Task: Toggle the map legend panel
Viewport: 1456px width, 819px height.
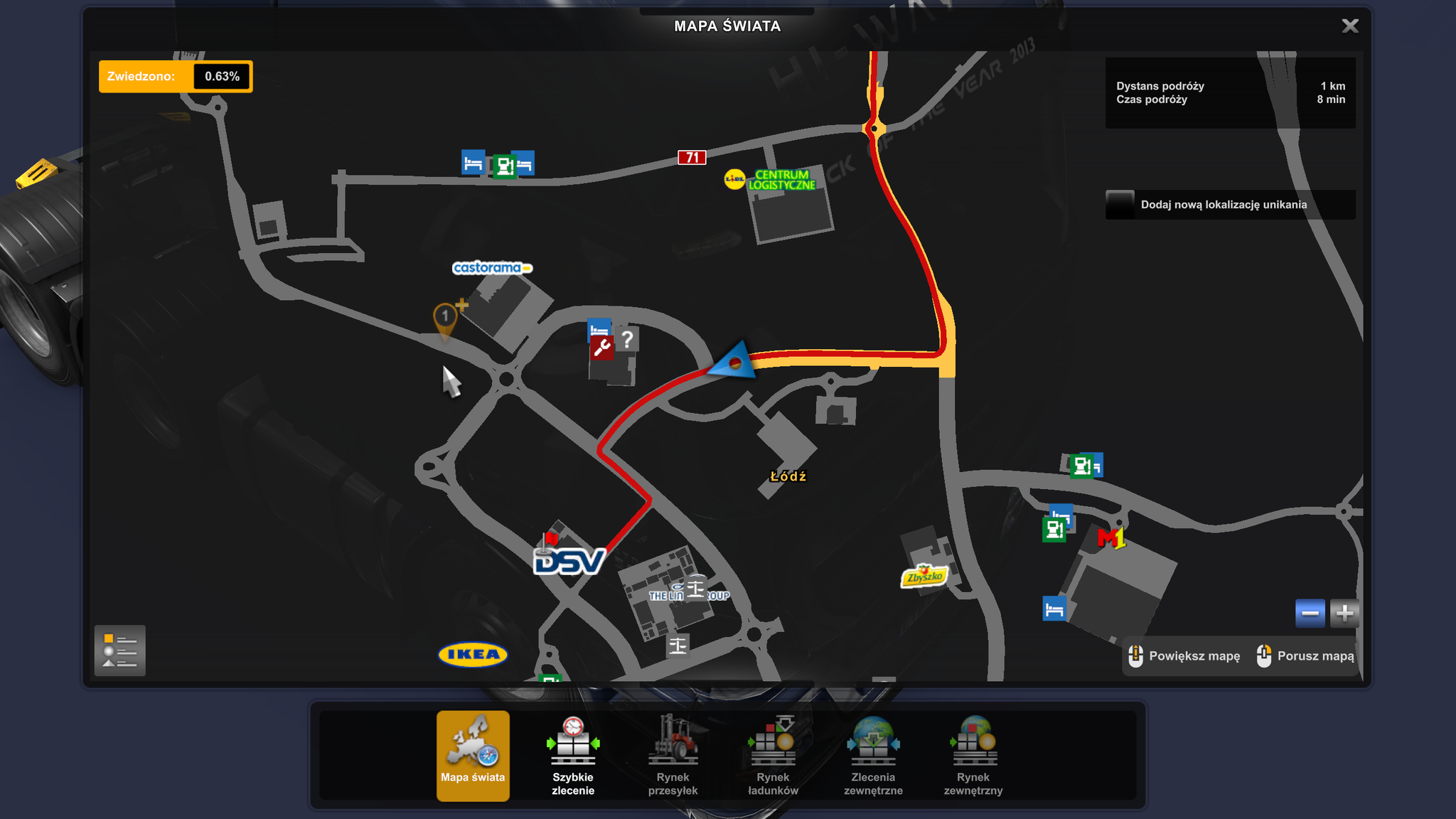Action: pyautogui.click(x=119, y=651)
